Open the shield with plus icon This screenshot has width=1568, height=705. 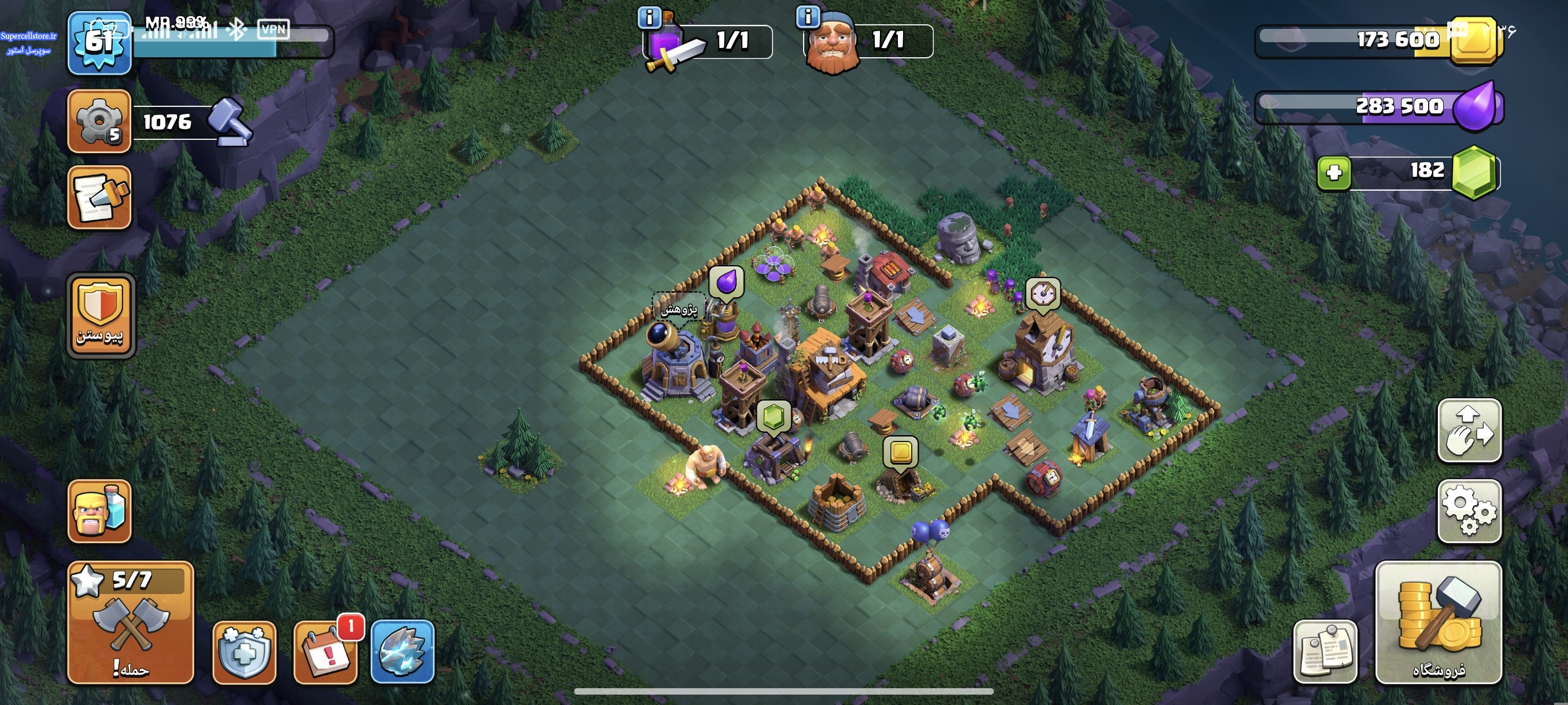[x=244, y=652]
